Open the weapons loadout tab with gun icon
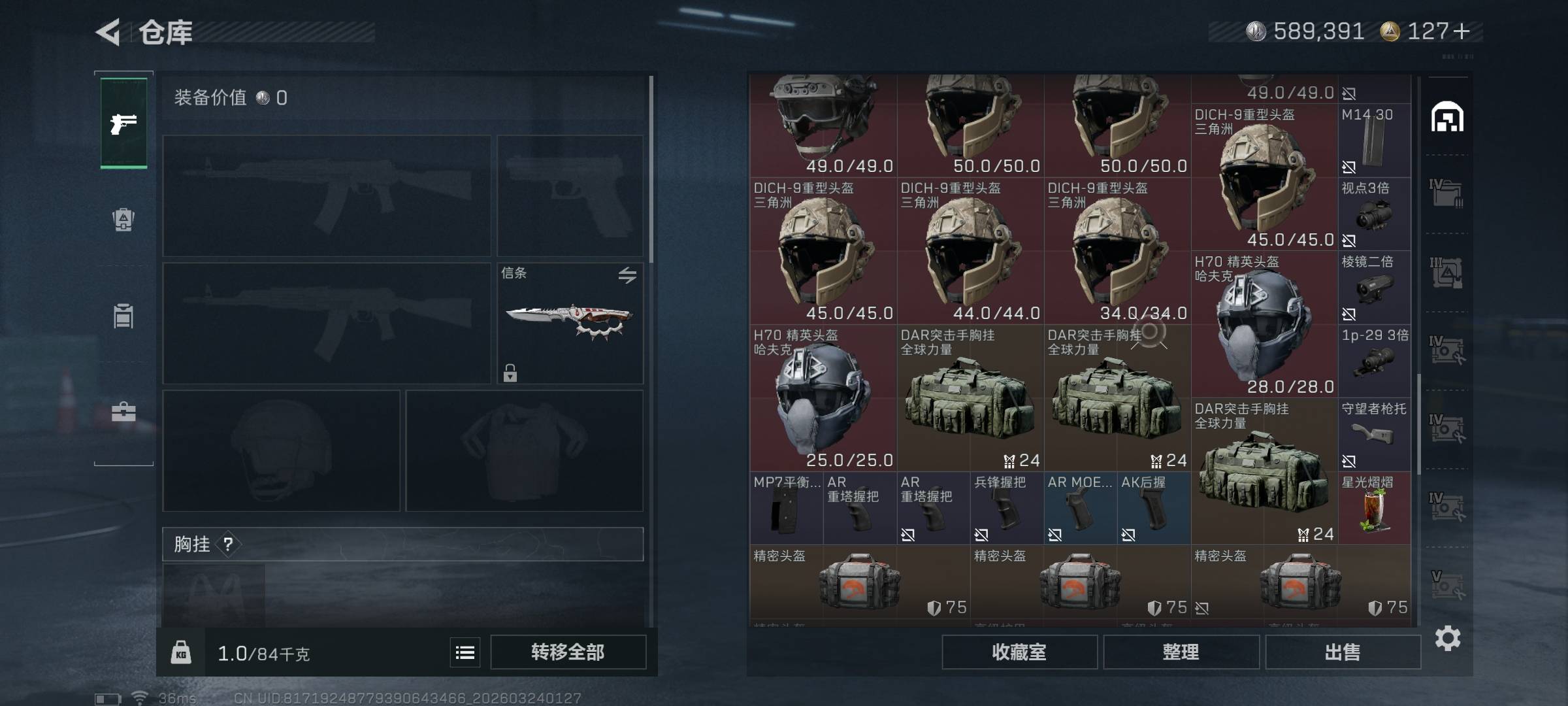This screenshot has height=706, width=1568. coord(123,123)
